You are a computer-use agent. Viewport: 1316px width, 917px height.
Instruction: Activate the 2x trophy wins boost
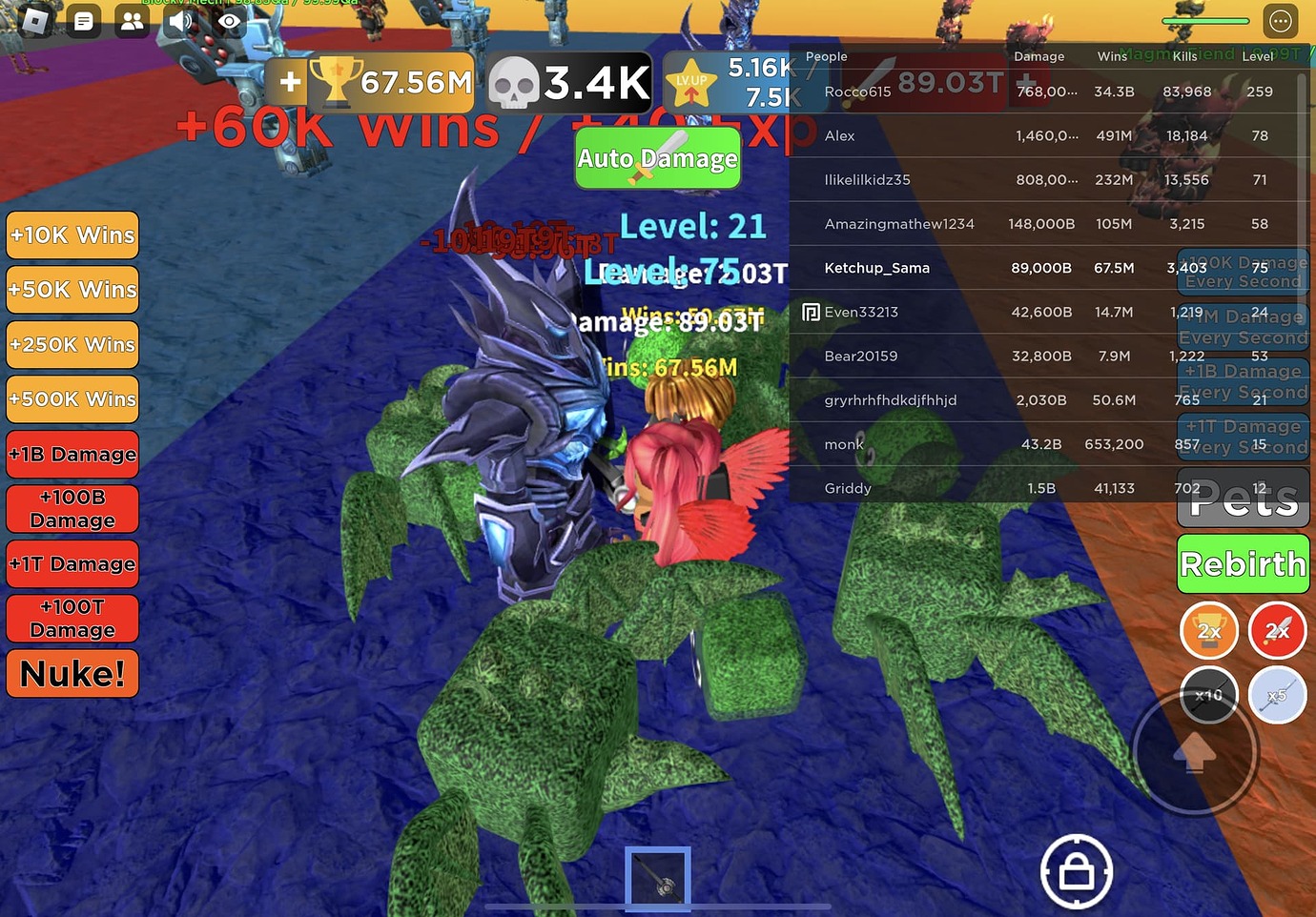(1209, 631)
